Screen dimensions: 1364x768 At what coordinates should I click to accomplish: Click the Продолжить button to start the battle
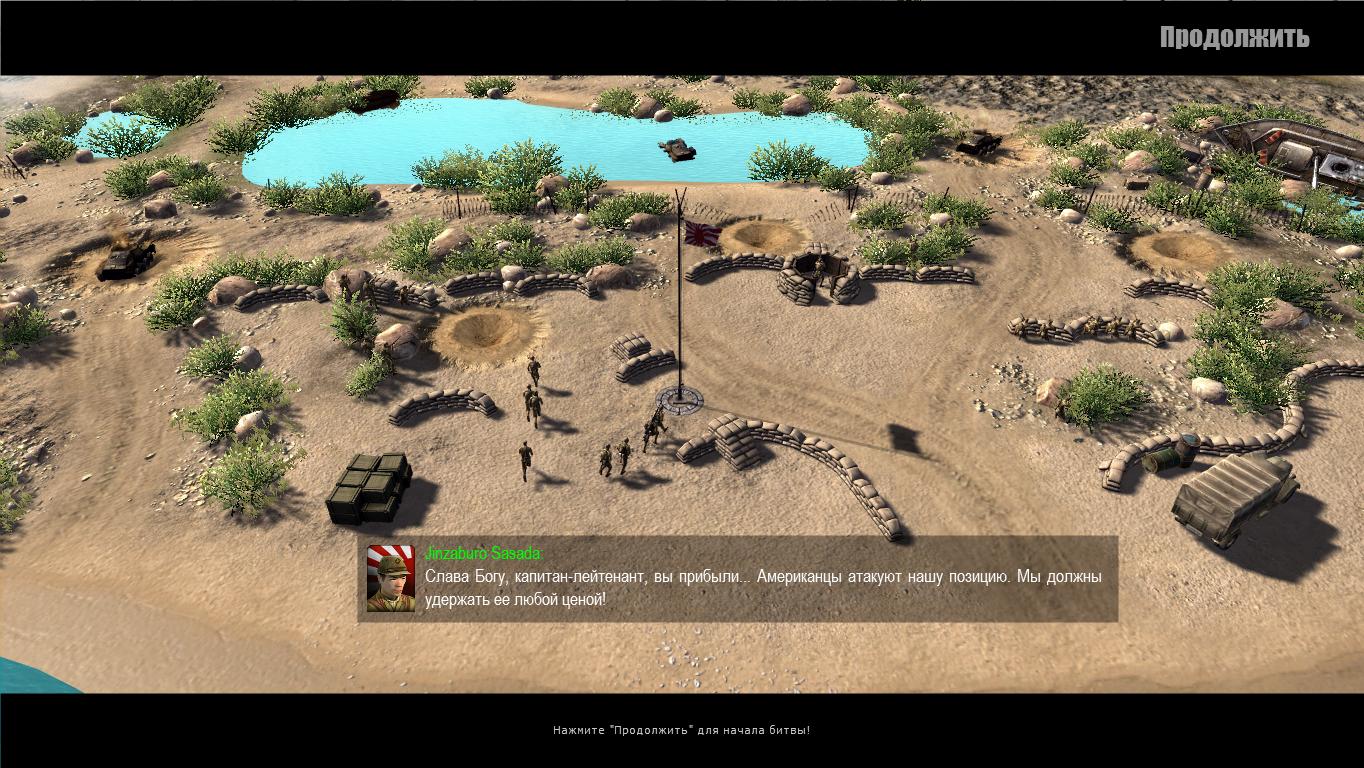click(x=1234, y=38)
